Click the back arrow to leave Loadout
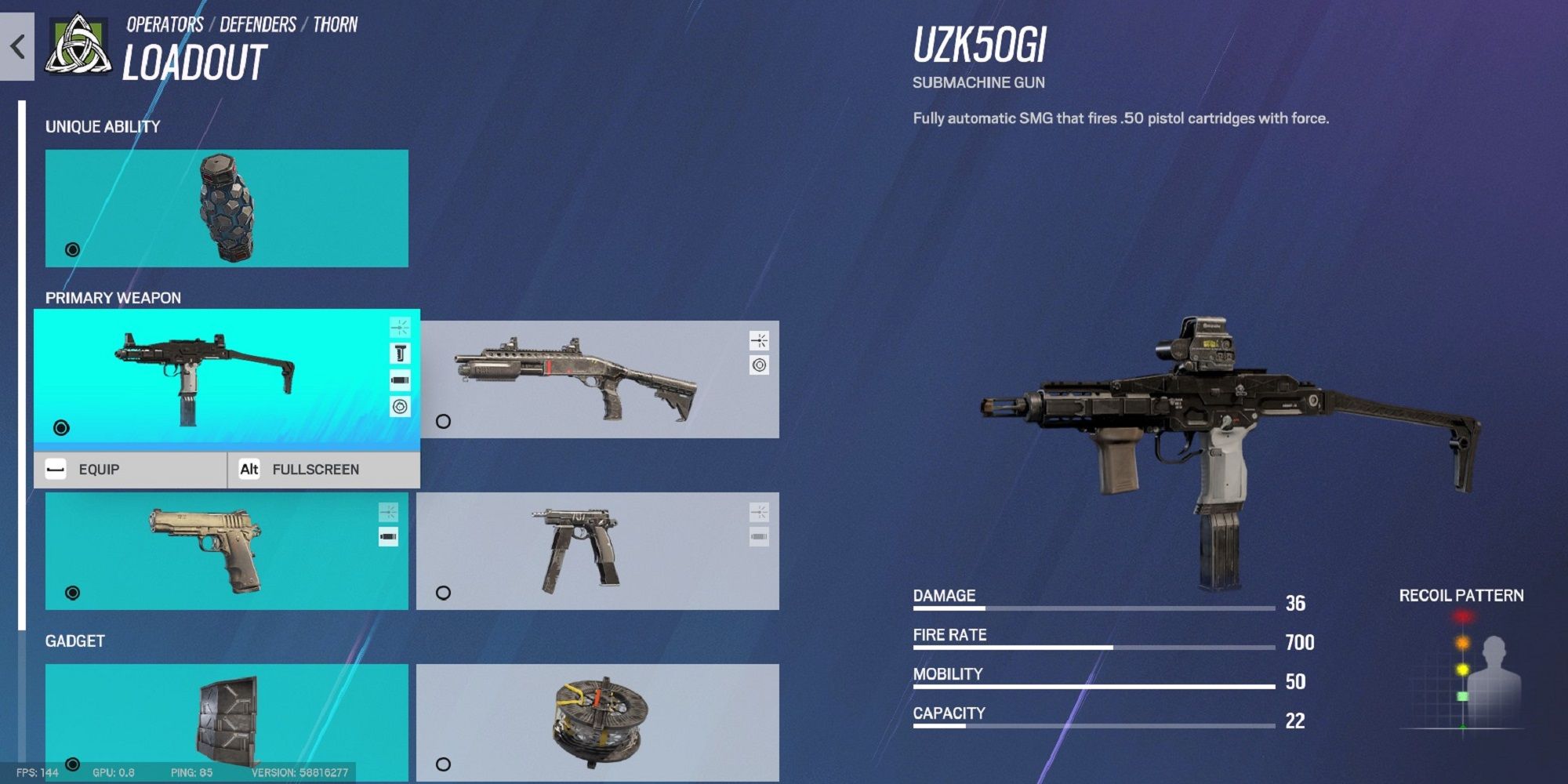Screen dimensions: 1568x784 coord(17,45)
